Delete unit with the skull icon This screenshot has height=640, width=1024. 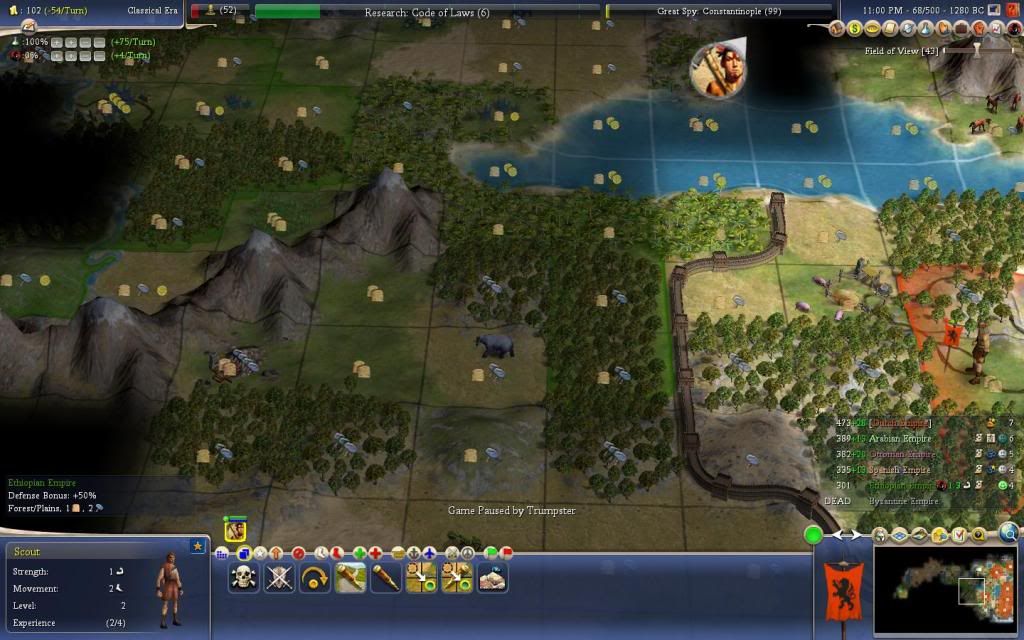[x=244, y=576]
